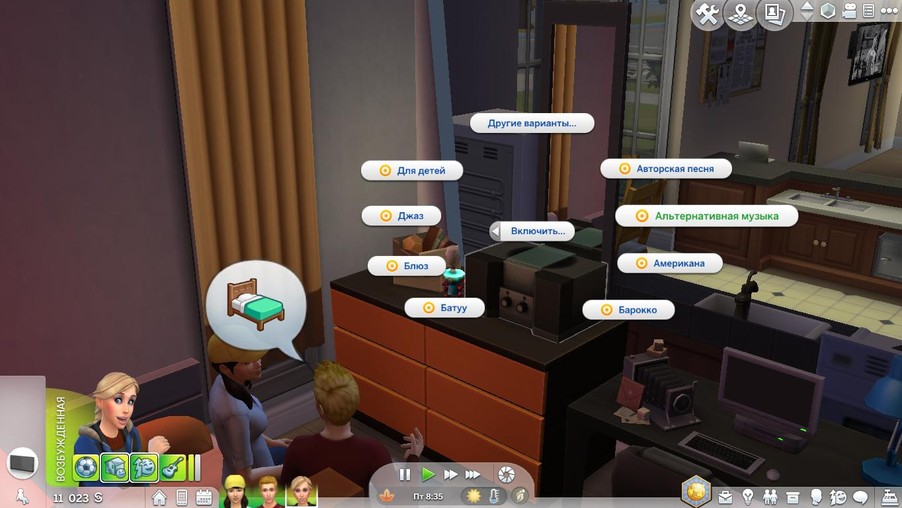Choose the 'Батуу' station
Screen dimensions: 902x508
444,308
